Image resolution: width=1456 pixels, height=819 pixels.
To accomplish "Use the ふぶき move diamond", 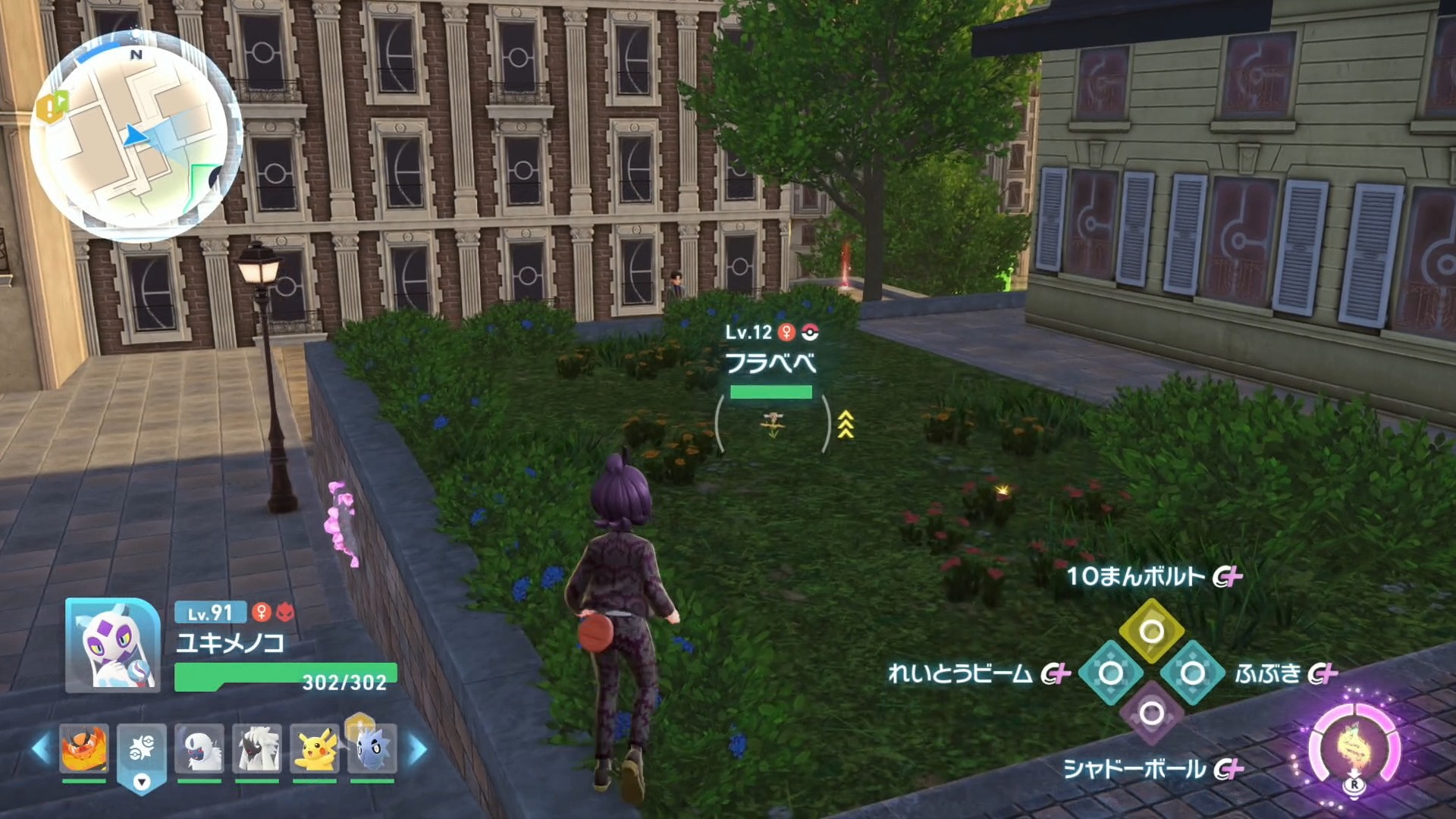I will pos(1192,673).
